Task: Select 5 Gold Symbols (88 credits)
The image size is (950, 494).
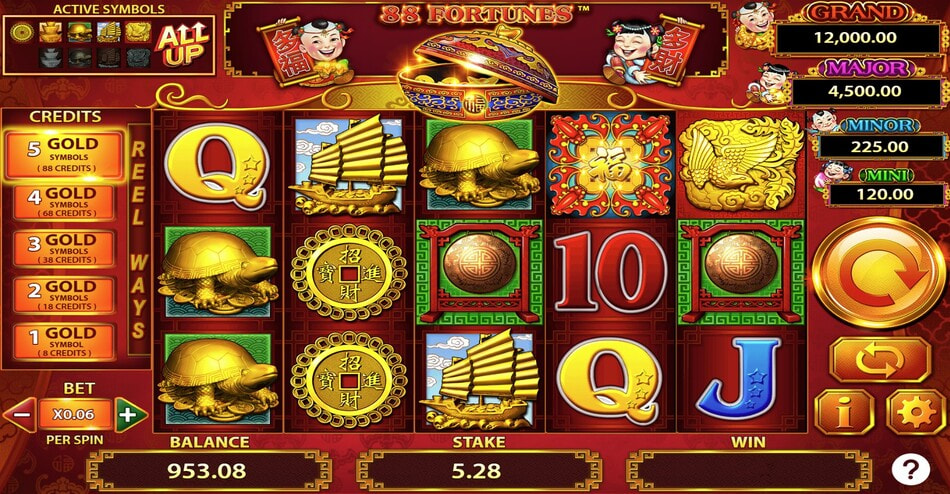Action: 64,154
